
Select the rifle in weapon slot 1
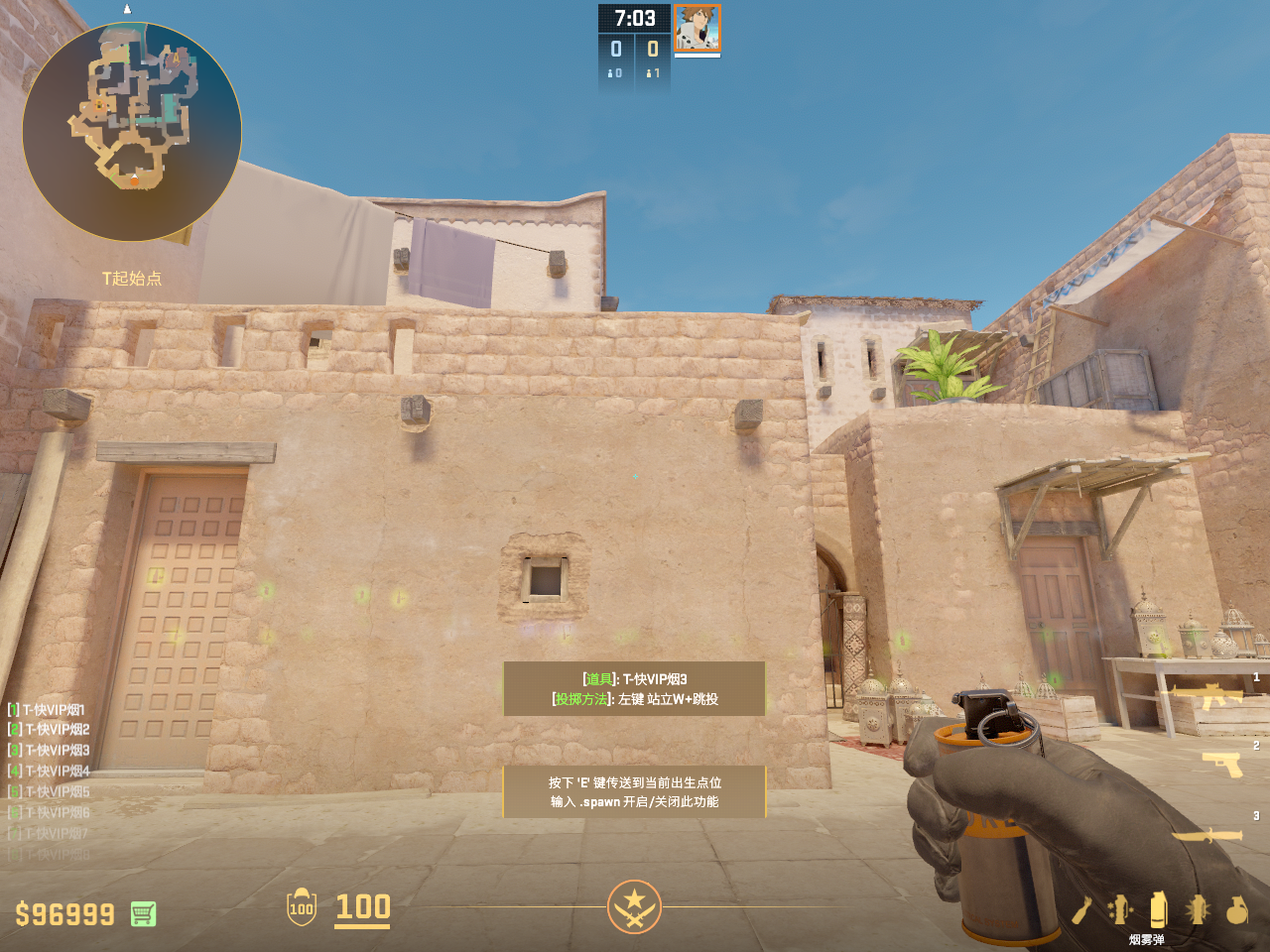click(1207, 696)
